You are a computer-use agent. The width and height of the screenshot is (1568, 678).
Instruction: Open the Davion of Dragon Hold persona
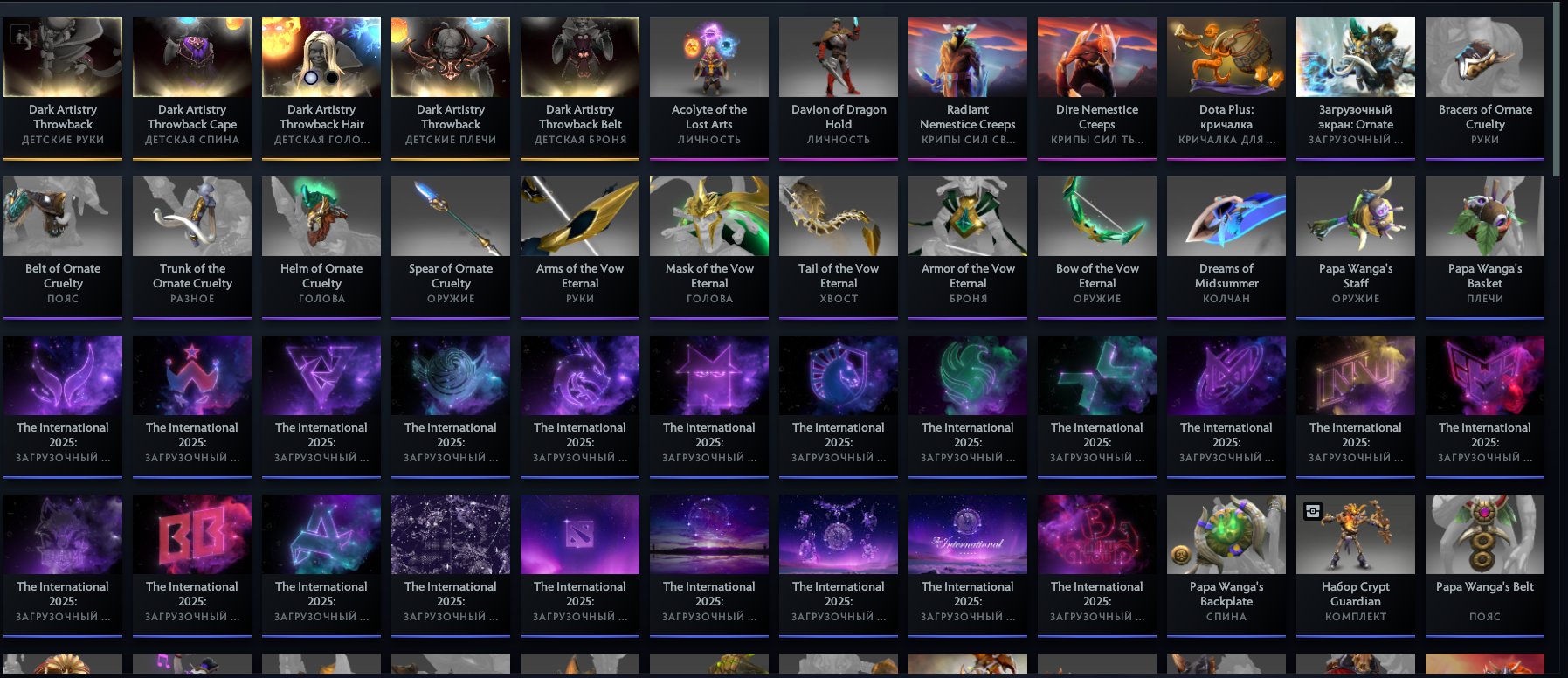[838, 57]
